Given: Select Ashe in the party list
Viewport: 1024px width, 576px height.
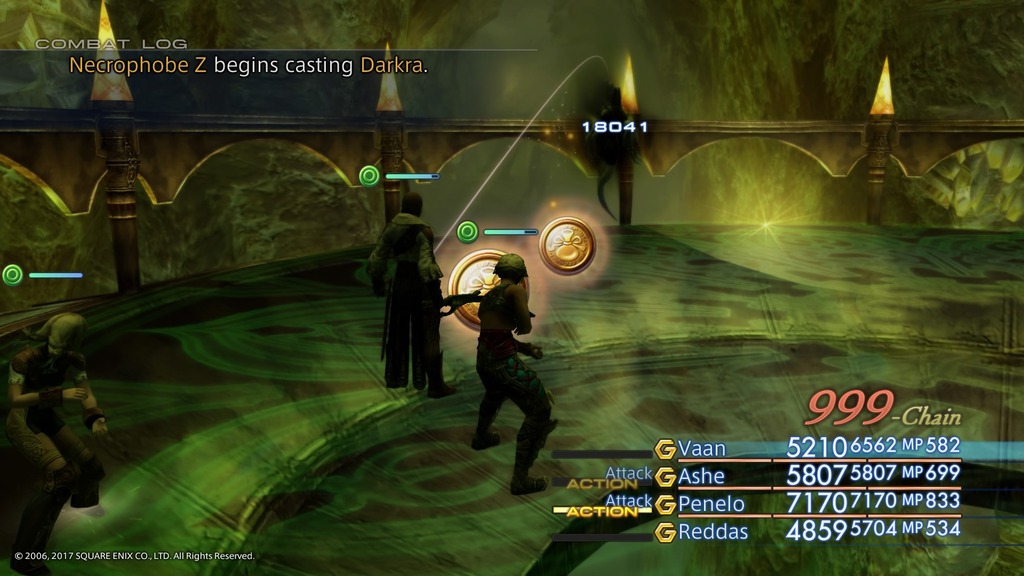Looking at the screenshot, I should (702, 475).
